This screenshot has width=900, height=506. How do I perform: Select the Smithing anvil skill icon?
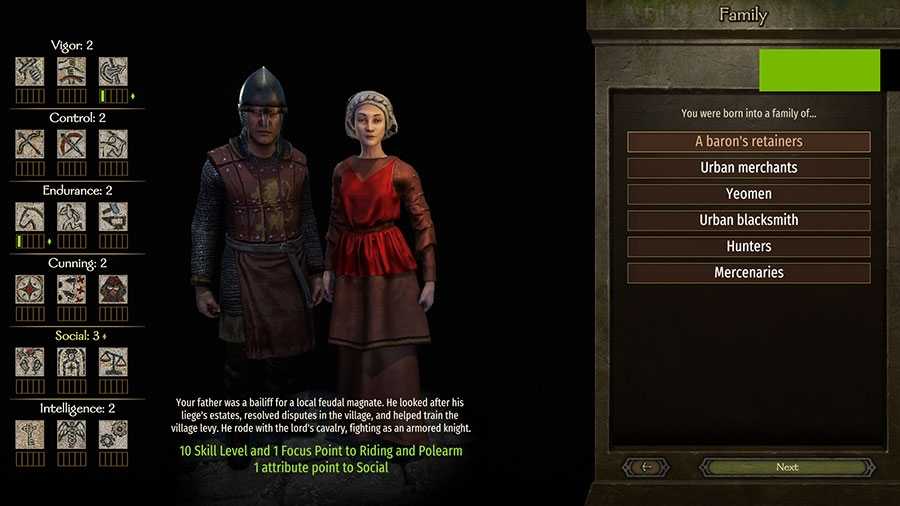[x=113, y=217]
